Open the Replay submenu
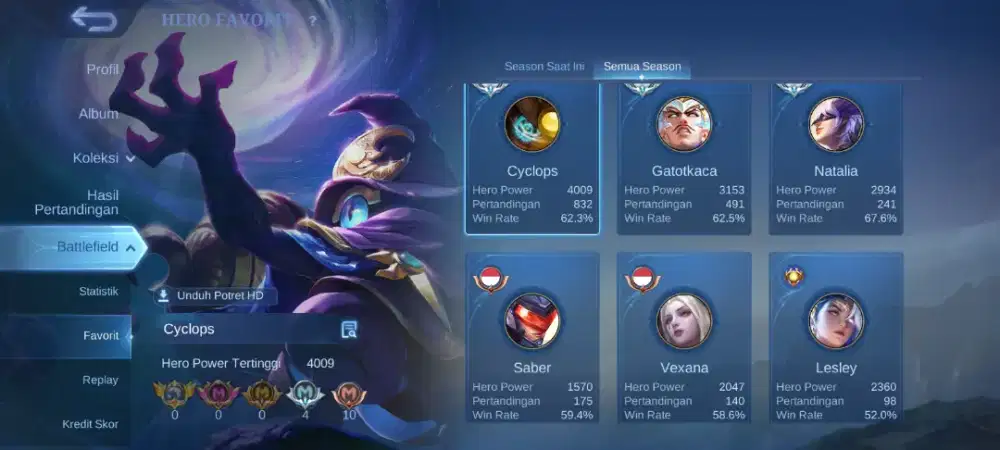Screen dimensions: 1000x450 [100, 380]
